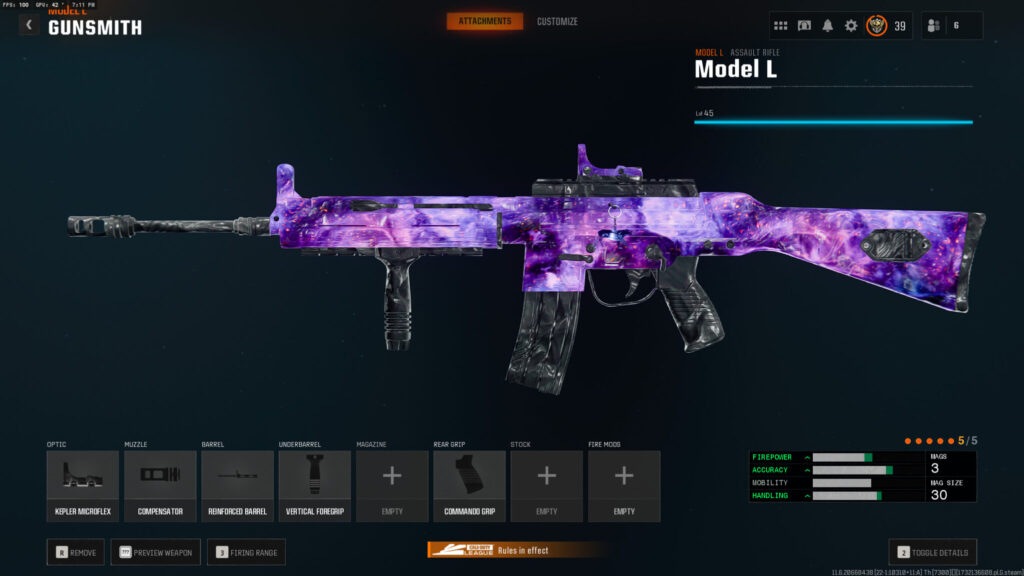Add an attachment to the empty Magazine slot
This screenshot has height=576, width=1024.
coord(392,485)
